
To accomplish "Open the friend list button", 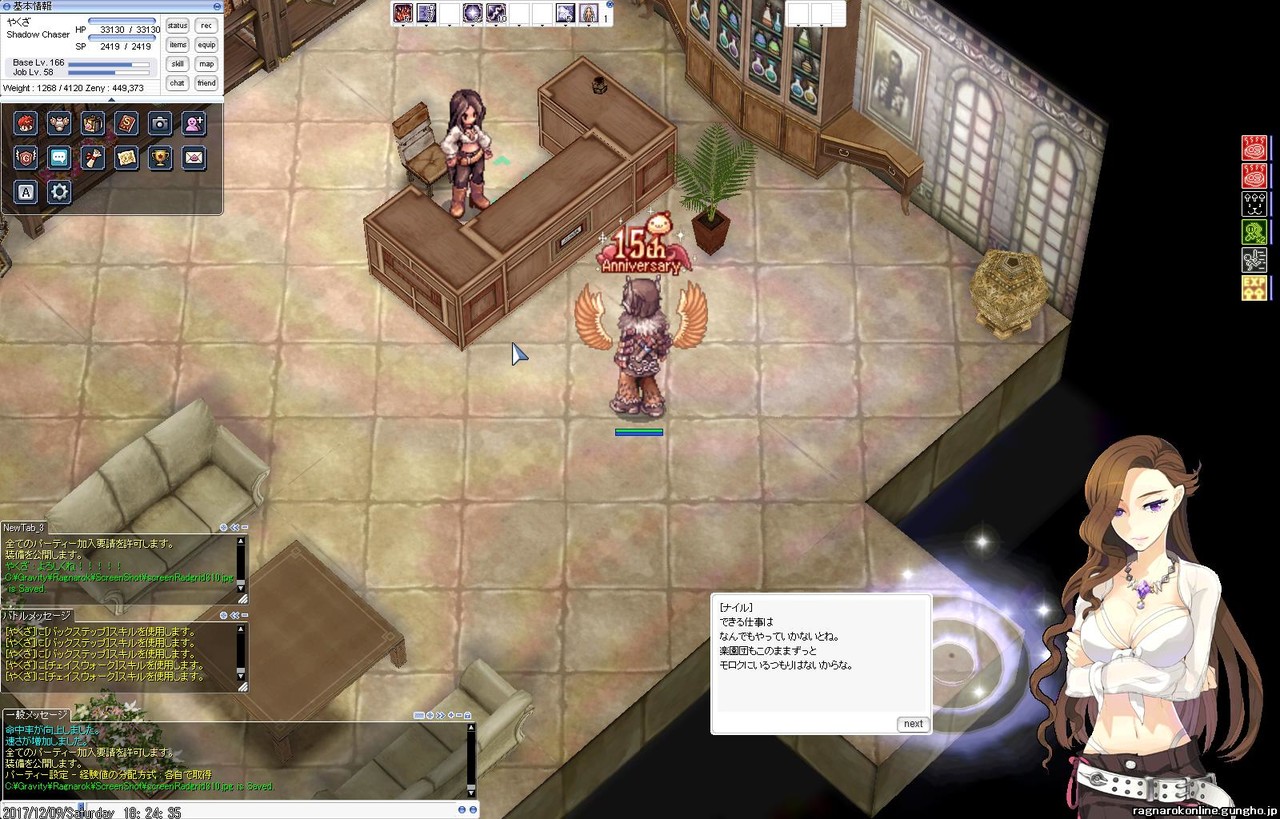I will (206, 83).
